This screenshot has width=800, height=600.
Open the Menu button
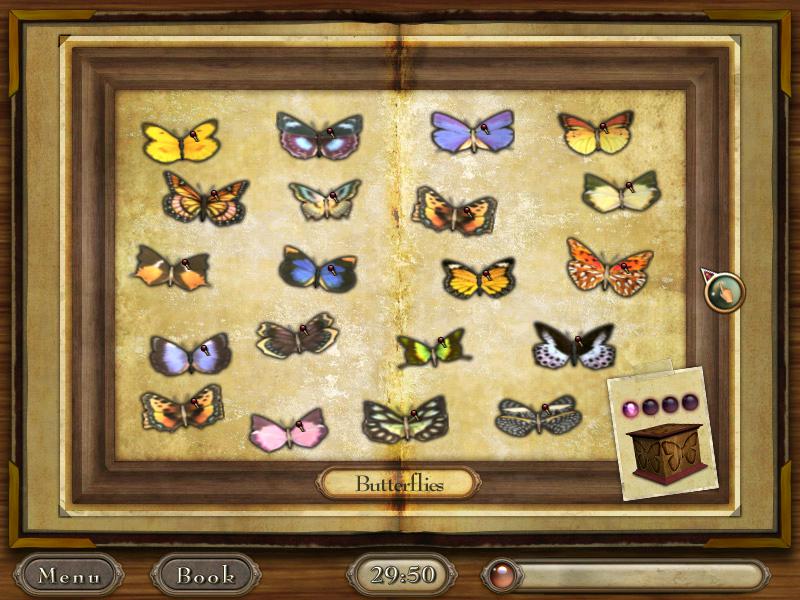click(x=69, y=576)
